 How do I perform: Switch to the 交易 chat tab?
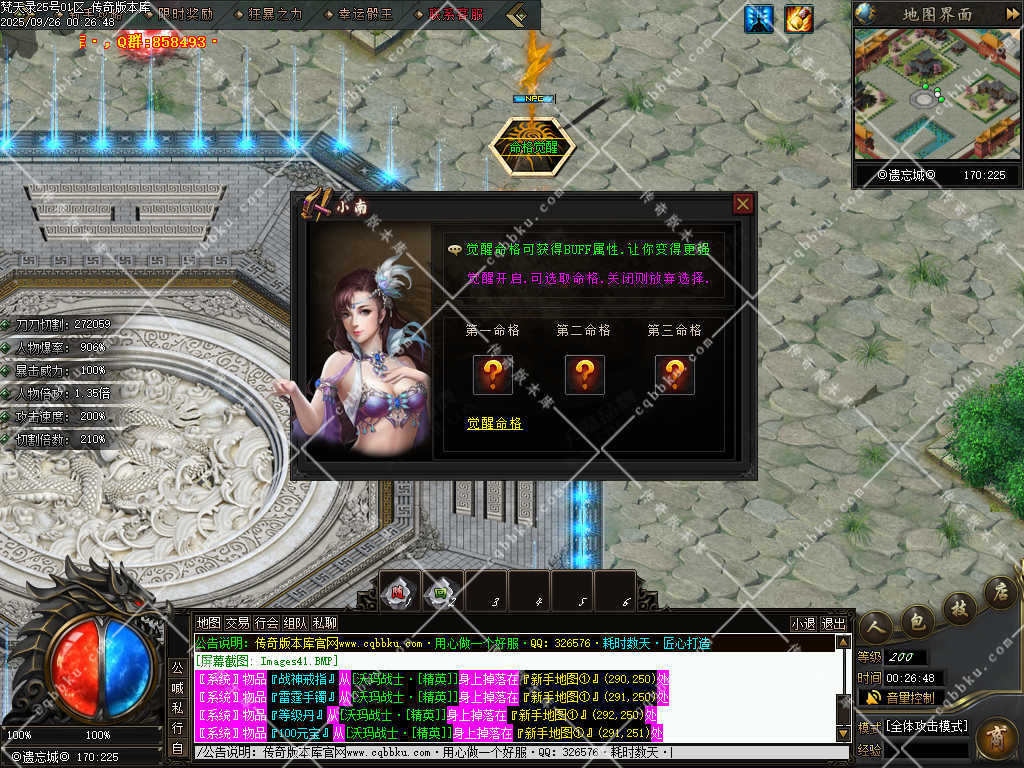[237, 623]
